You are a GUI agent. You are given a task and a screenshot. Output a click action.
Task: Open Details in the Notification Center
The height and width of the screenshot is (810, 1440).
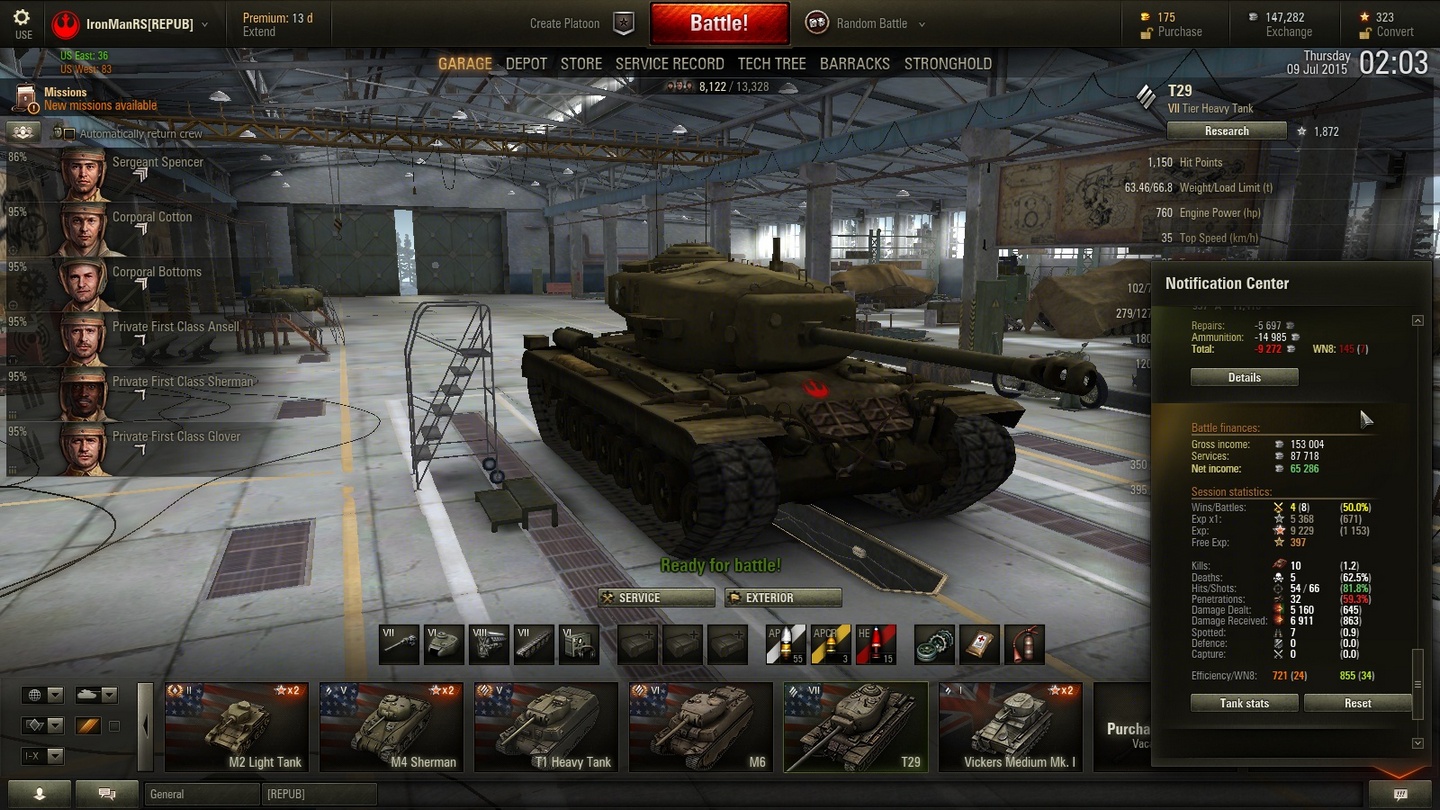pyautogui.click(x=1244, y=377)
